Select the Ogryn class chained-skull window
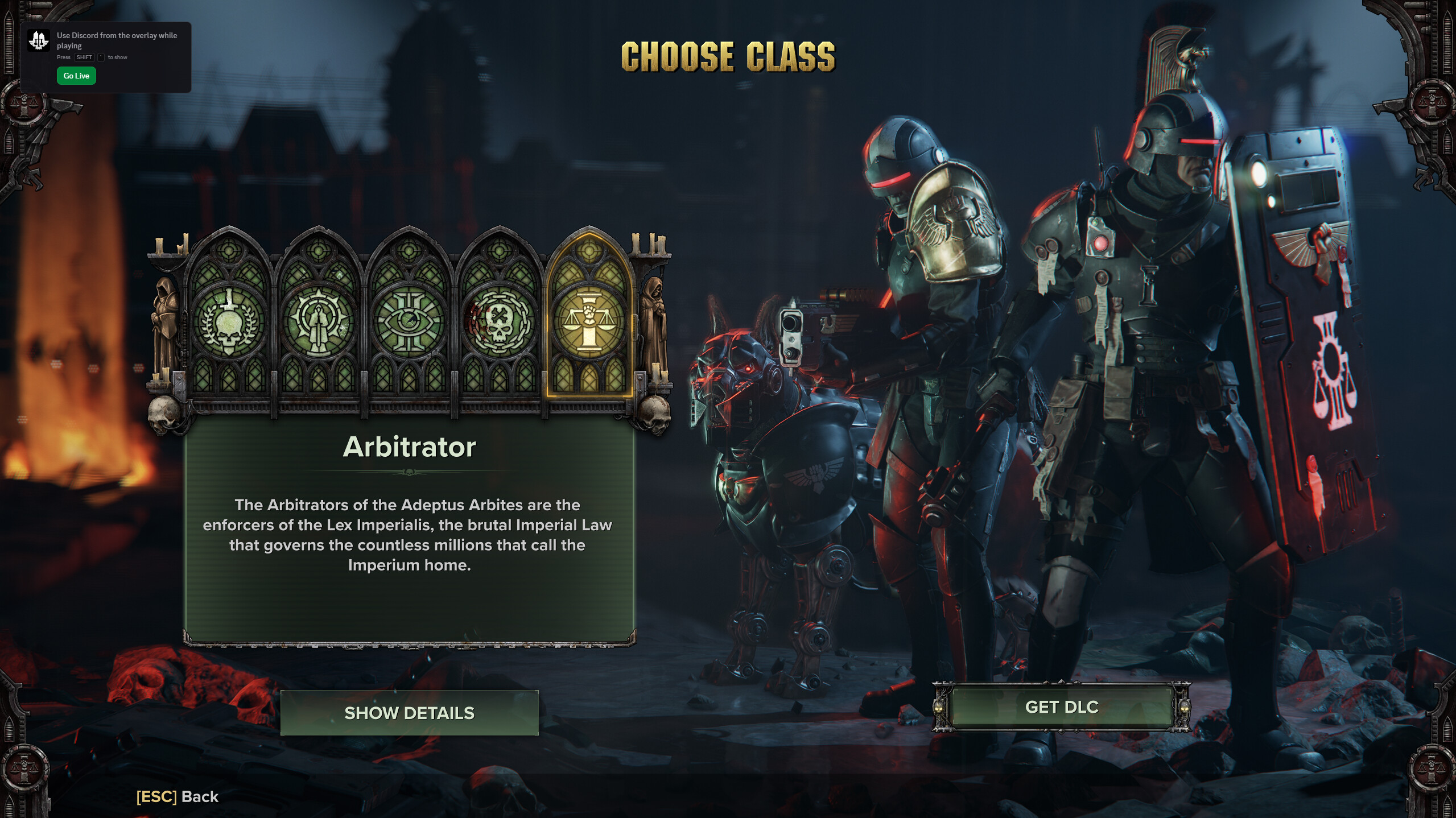 499,321
